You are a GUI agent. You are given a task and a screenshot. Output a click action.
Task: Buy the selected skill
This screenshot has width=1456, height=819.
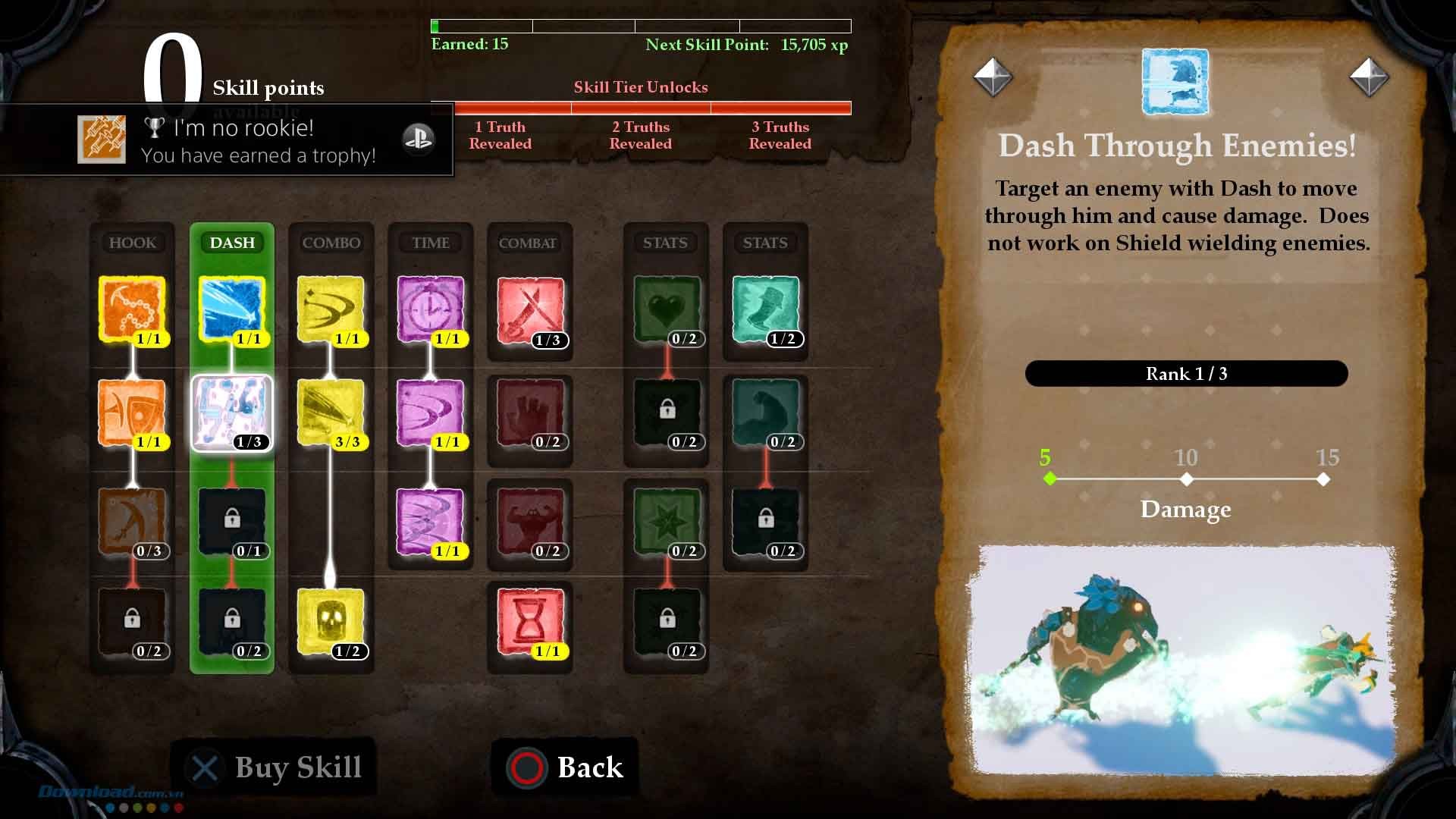[x=275, y=767]
